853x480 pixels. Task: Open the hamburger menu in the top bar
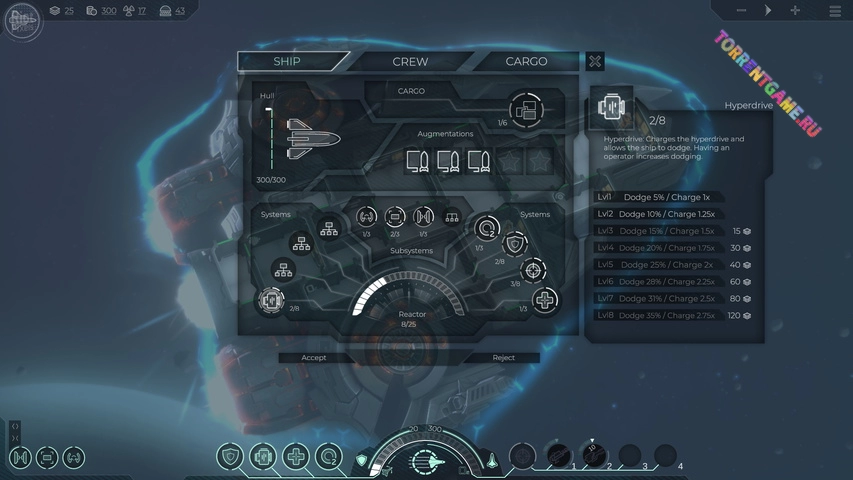click(835, 11)
